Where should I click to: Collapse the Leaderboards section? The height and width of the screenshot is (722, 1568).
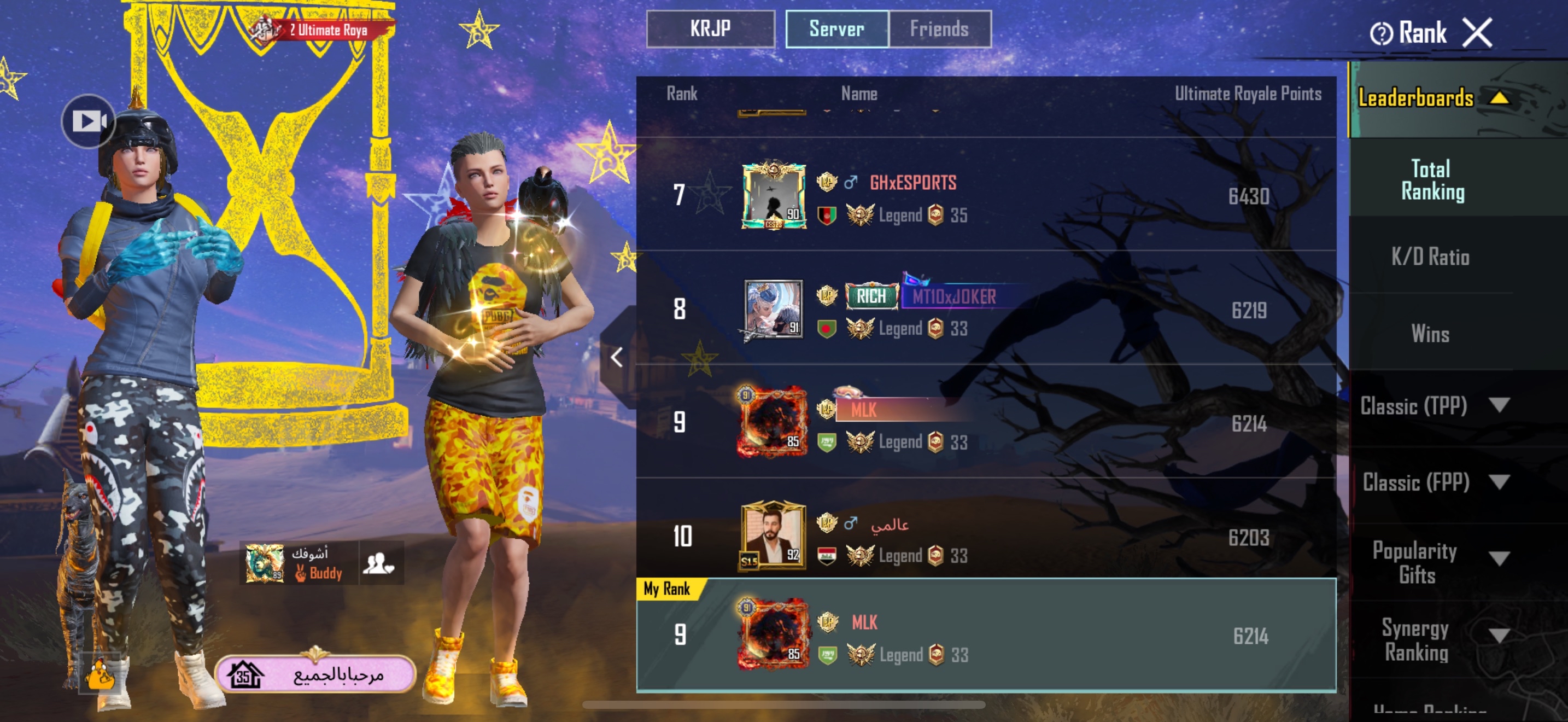click(1499, 97)
